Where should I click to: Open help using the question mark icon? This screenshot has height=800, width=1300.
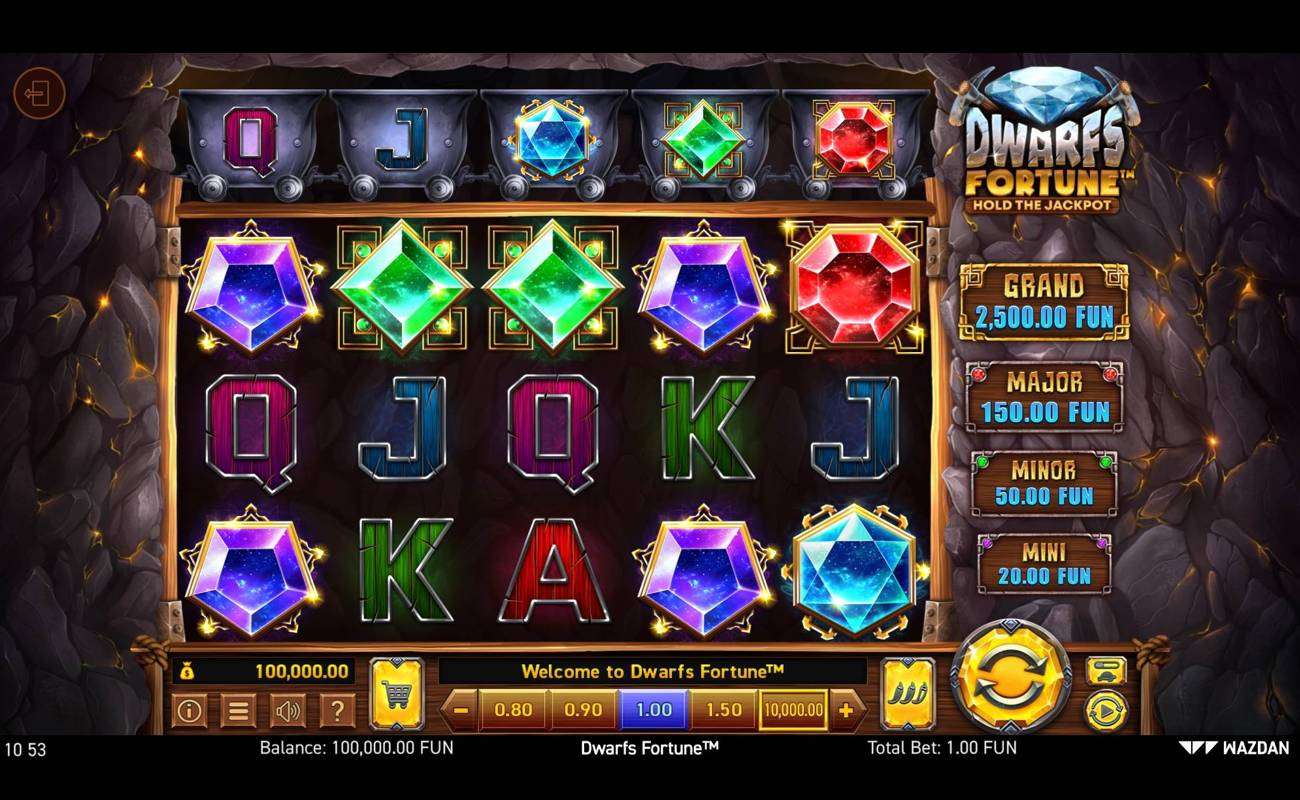(338, 709)
